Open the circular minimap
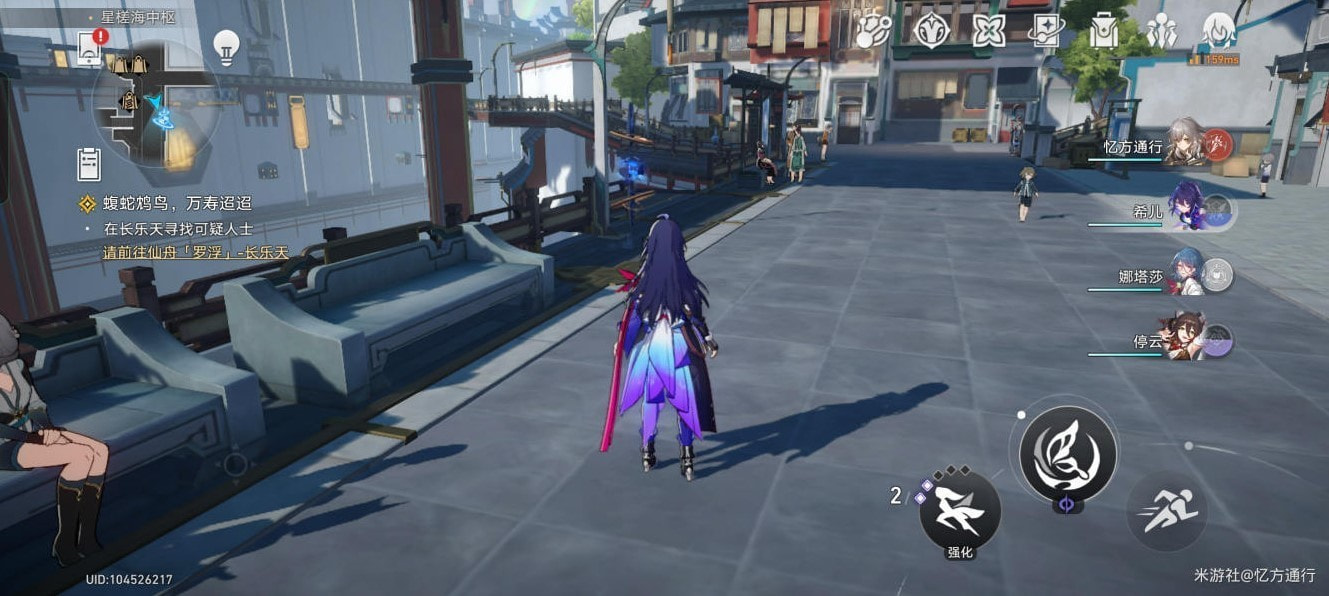 click(x=156, y=103)
